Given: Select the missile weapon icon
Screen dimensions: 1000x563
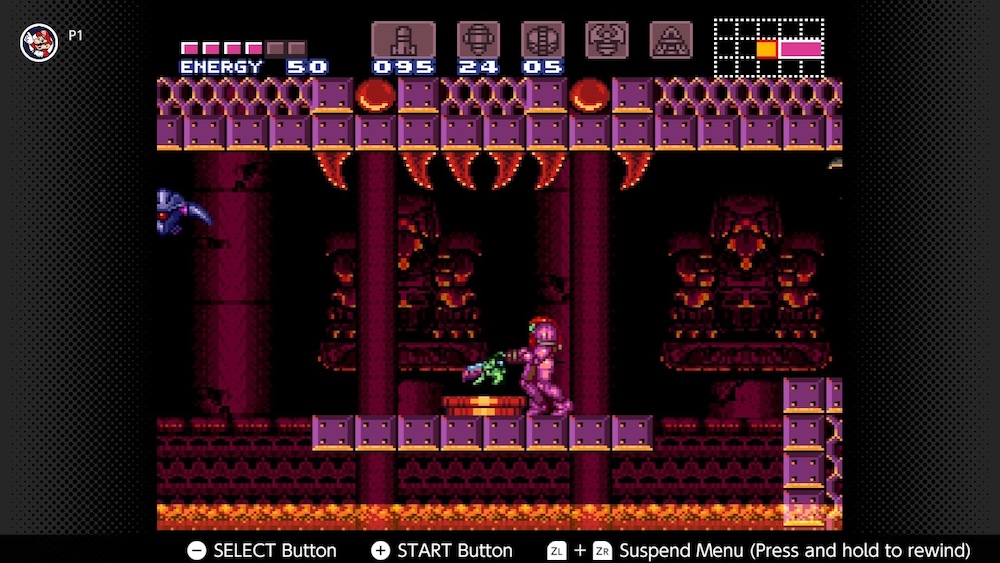Looking at the screenshot, I should tap(403, 40).
